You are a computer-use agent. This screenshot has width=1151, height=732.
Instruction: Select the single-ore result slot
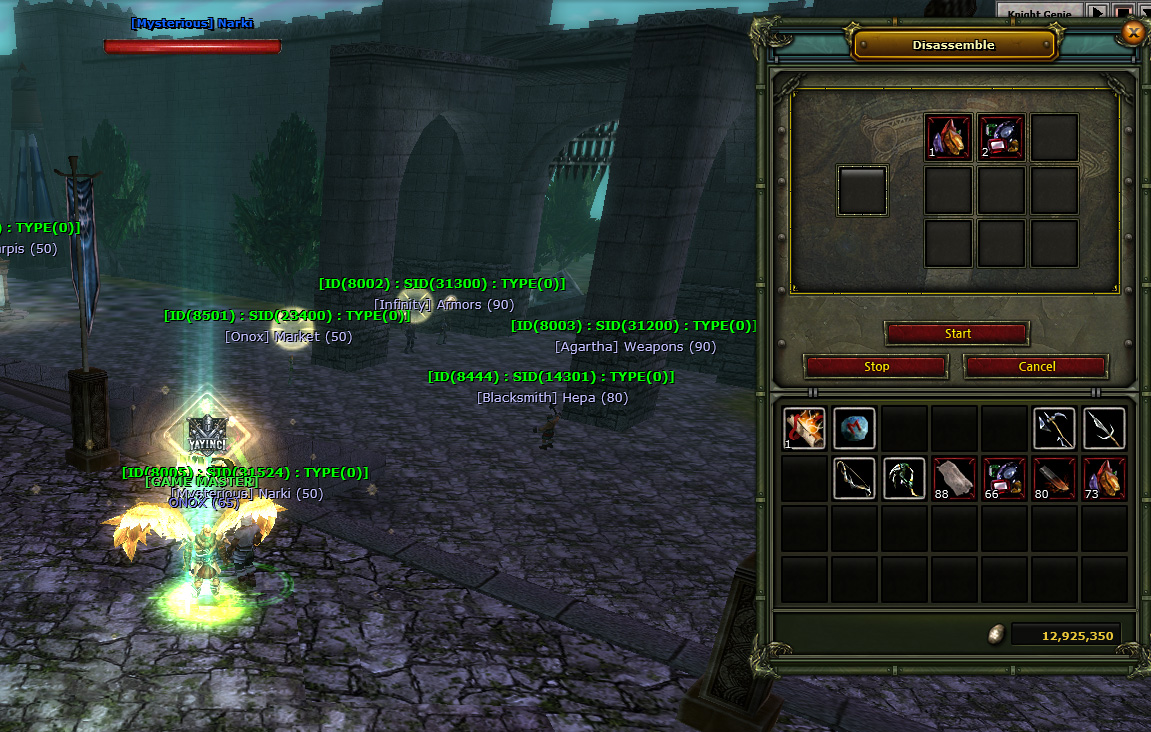click(x=949, y=137)
